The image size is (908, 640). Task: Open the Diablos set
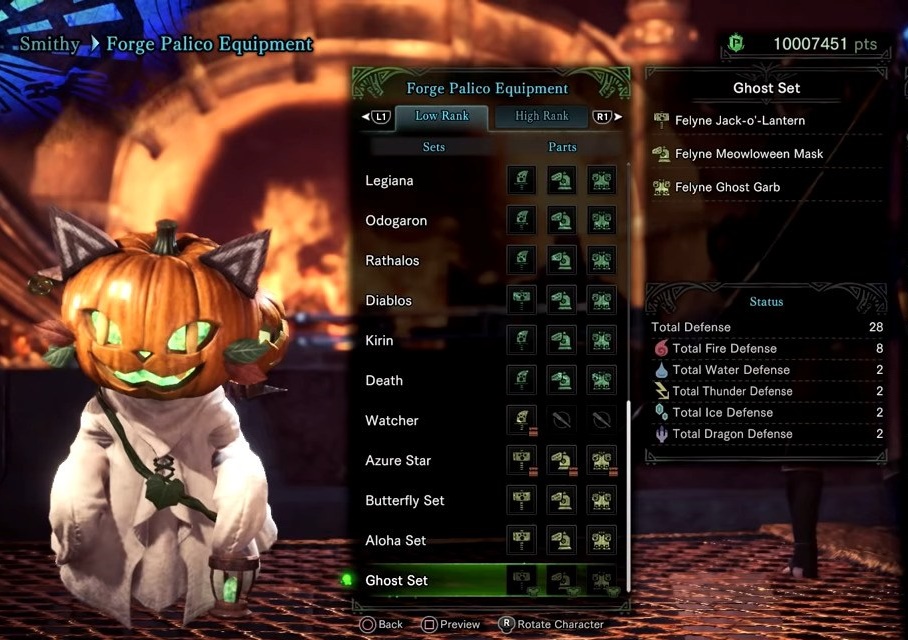coord(388,301)
